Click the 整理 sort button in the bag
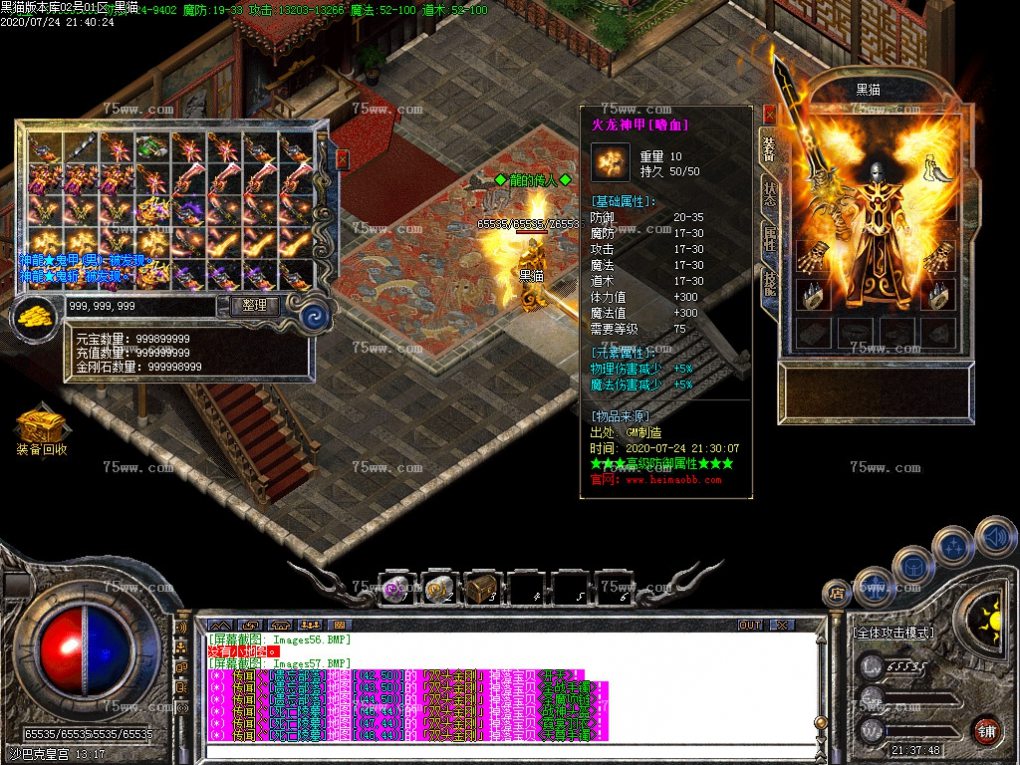1020x765 pixels. pos(255,306)
